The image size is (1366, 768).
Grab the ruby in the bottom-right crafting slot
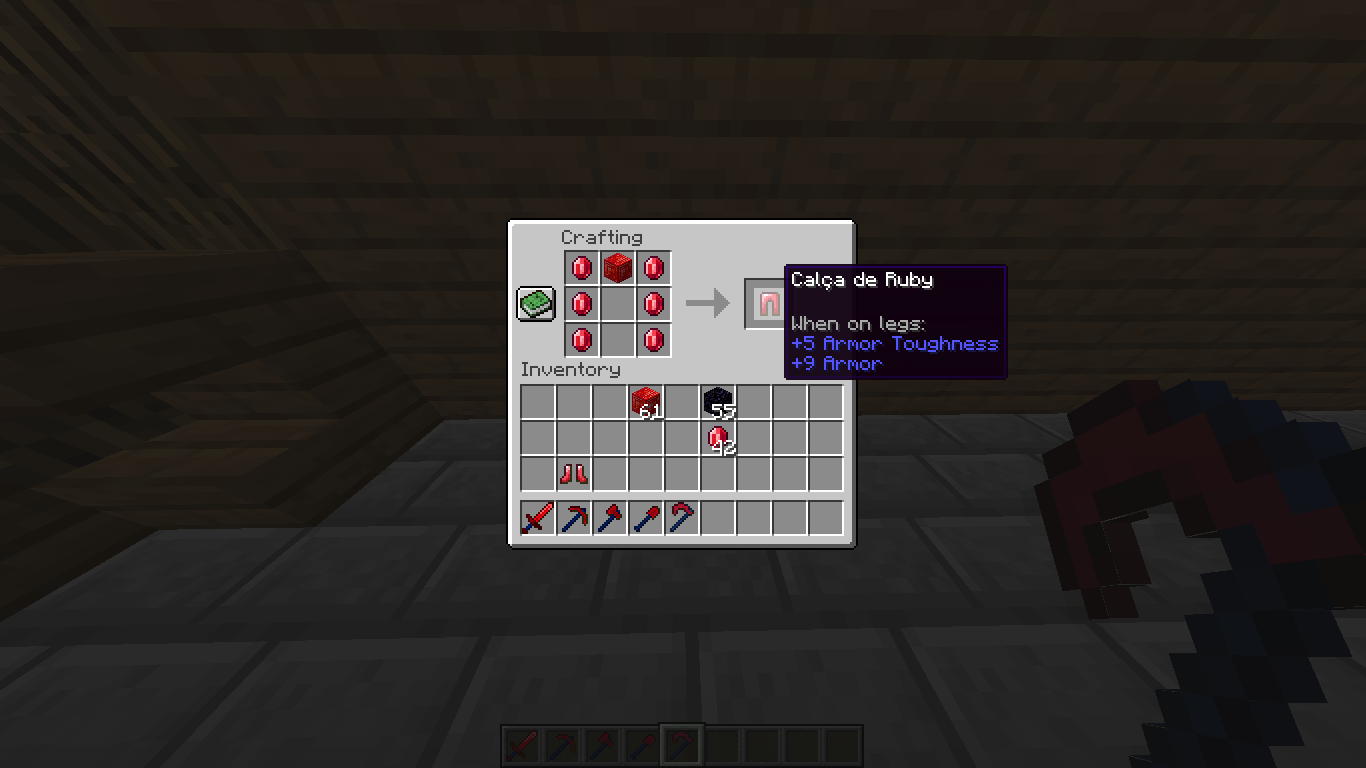(x=654, y=341)
